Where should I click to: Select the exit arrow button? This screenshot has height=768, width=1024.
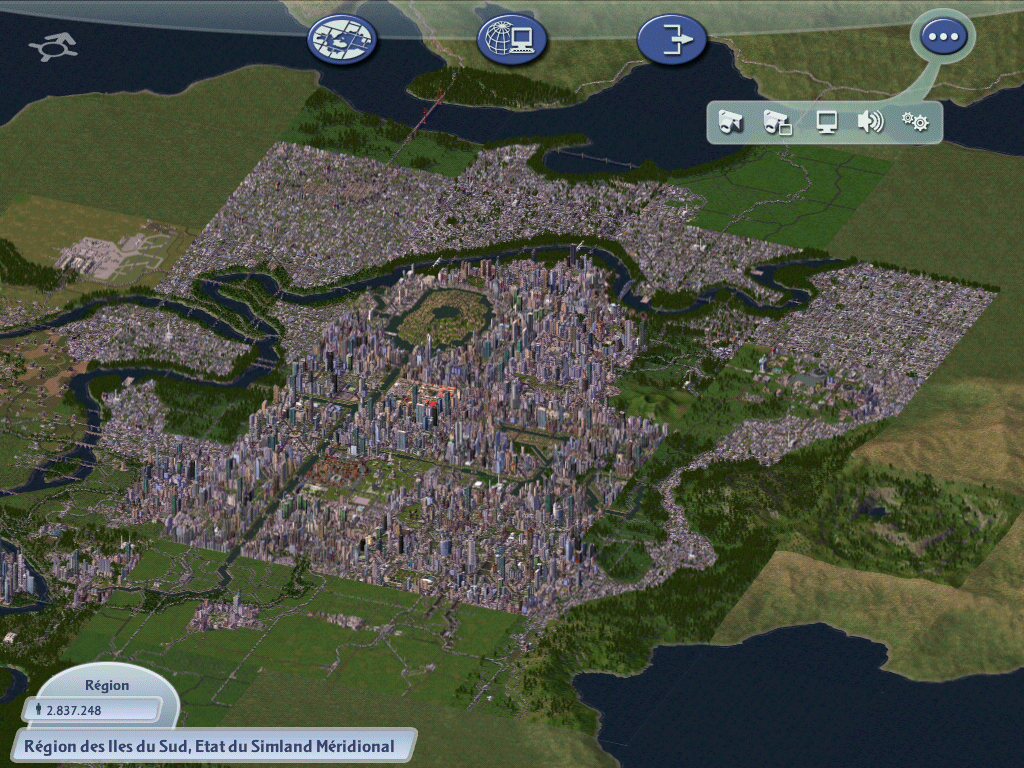coord(671,39)
